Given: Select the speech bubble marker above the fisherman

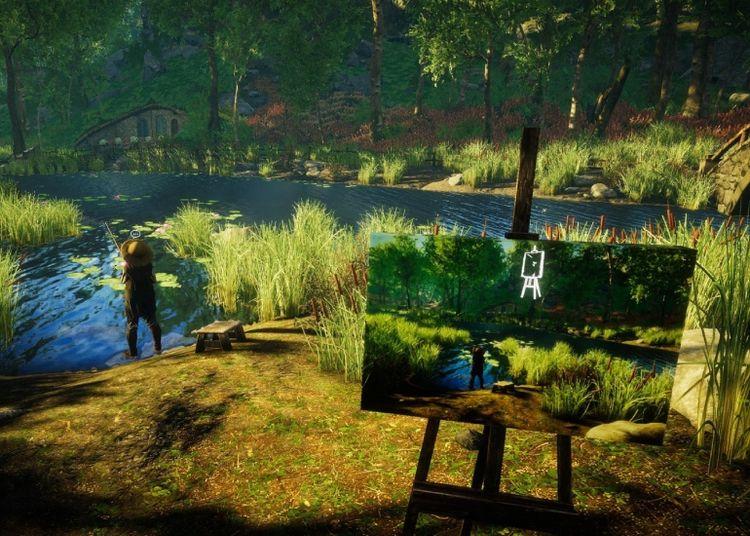Looking at the screenshot, I should click(137, 234).
